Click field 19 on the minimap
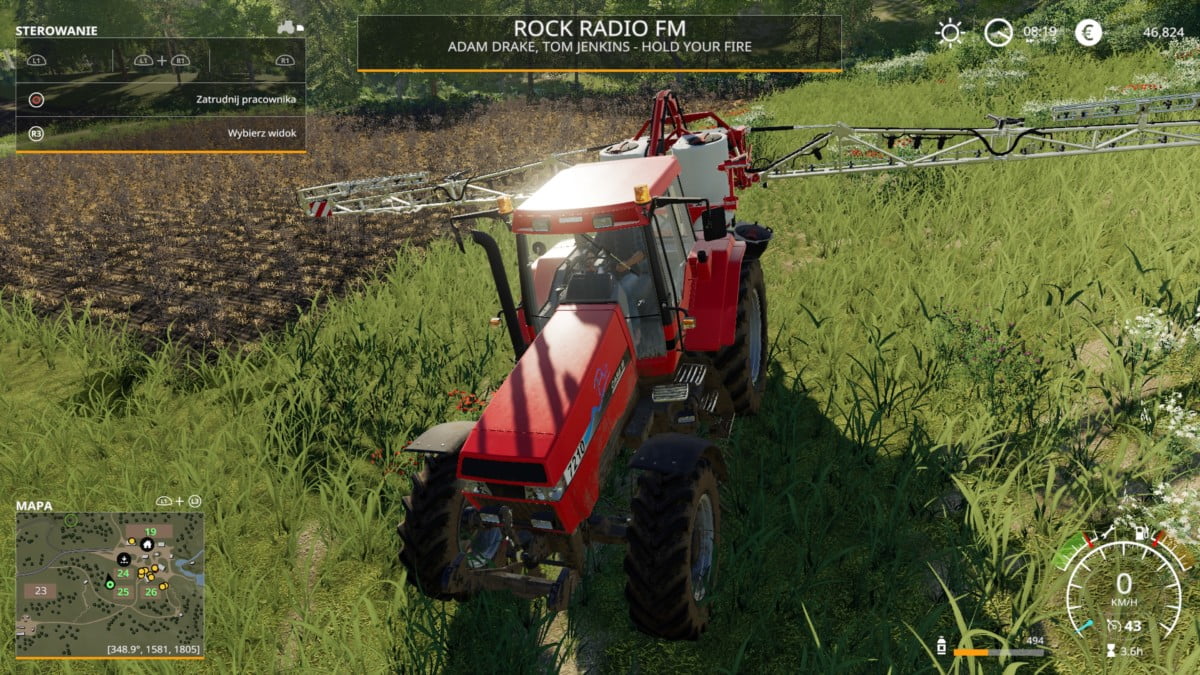Image resolution: width=1200 pixels, height=675 pixels. [x=150, y=531]
